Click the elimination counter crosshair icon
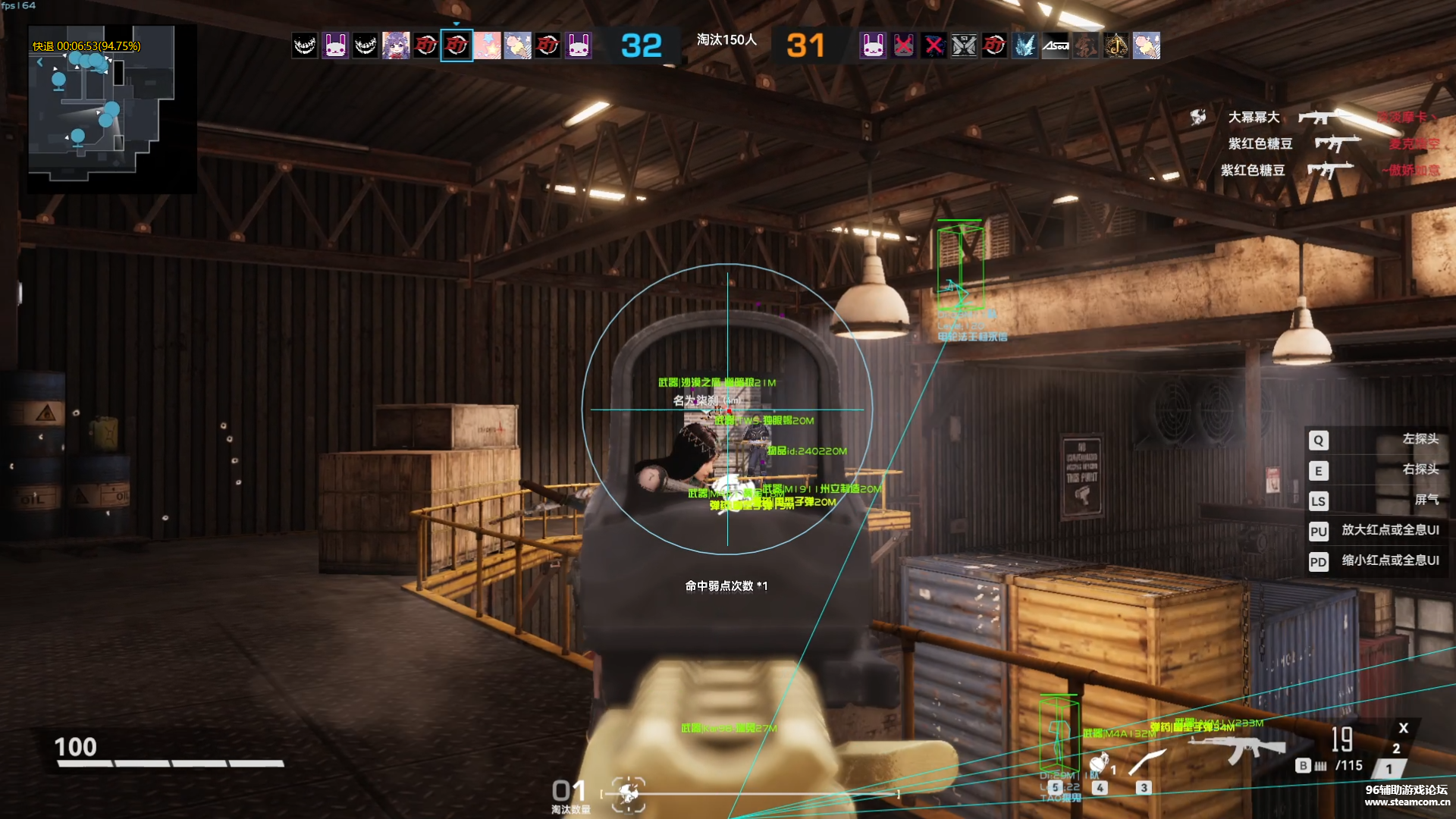The image size is (1456, 819). pos(628,793)
